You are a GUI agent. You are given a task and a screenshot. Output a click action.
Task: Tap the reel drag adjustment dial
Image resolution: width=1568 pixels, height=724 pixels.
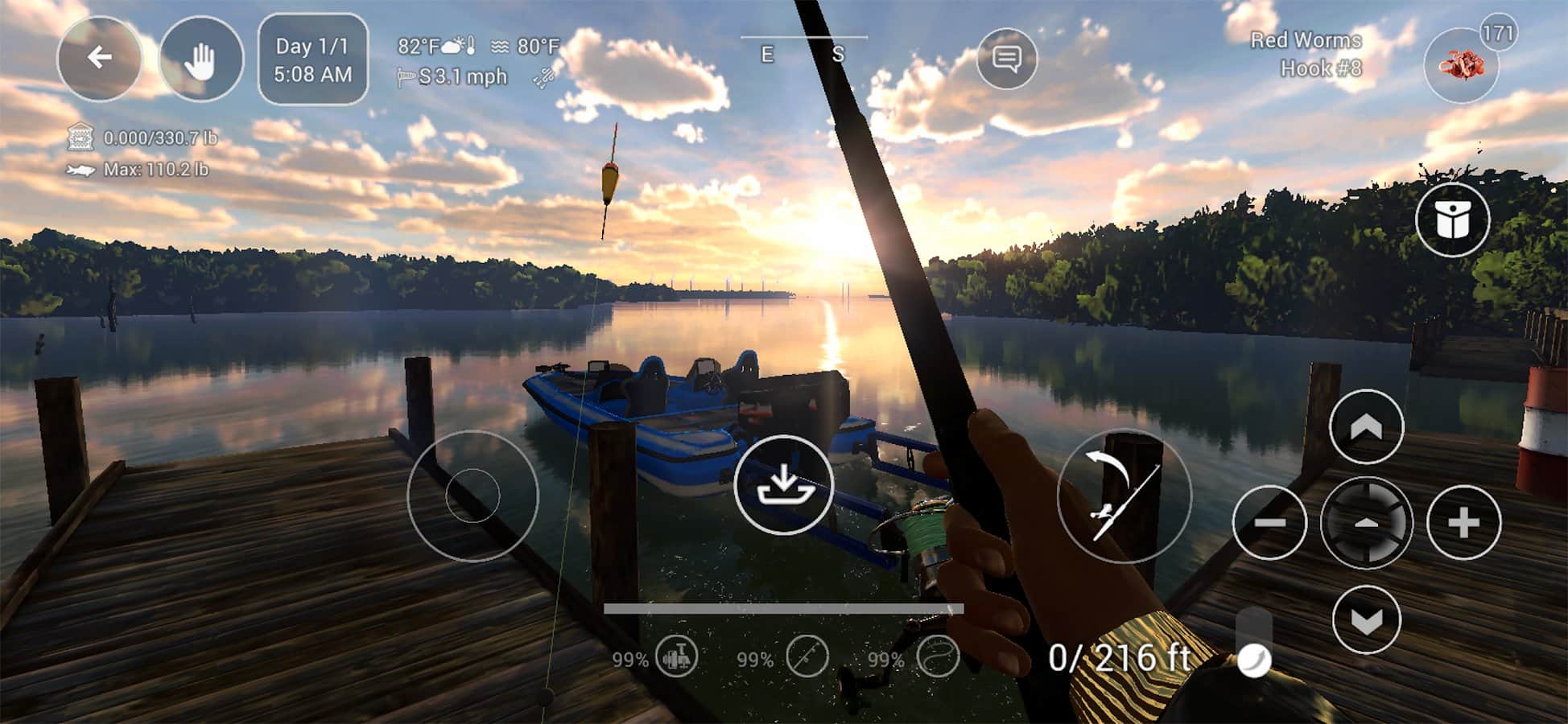click(x=1366, y=522)
